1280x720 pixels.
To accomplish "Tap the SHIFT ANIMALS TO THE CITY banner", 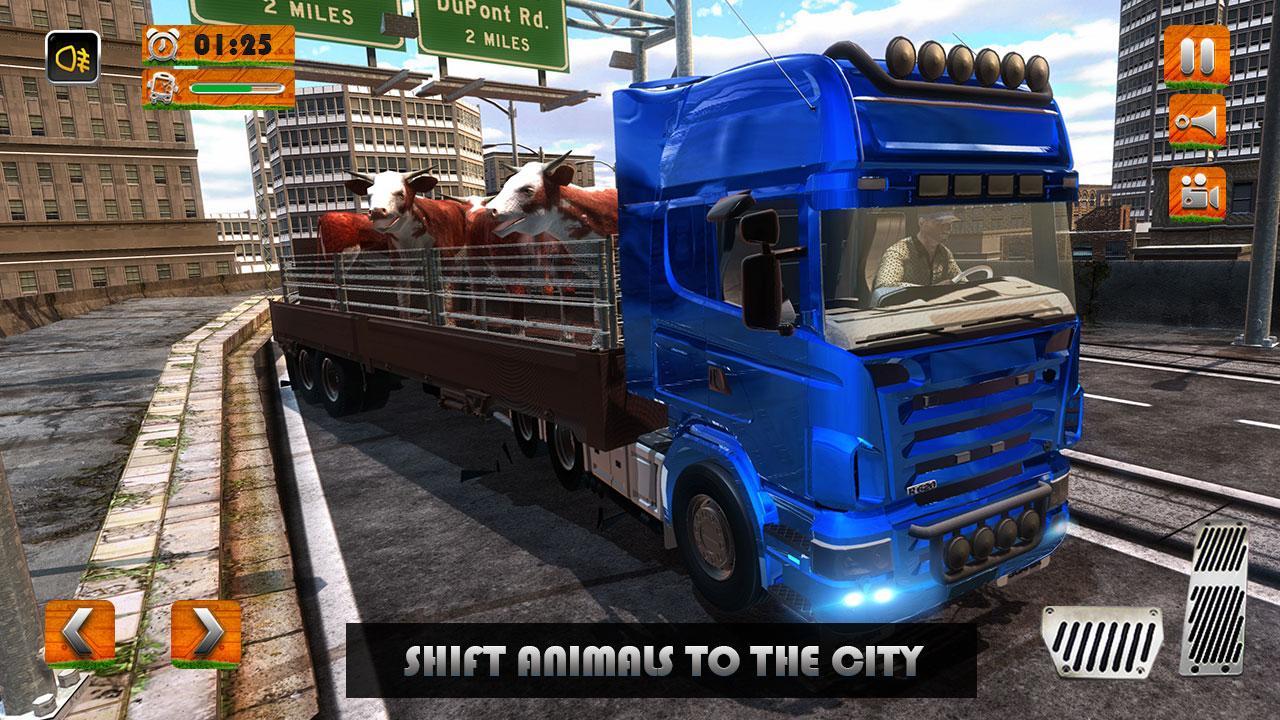I will point(665,659).
